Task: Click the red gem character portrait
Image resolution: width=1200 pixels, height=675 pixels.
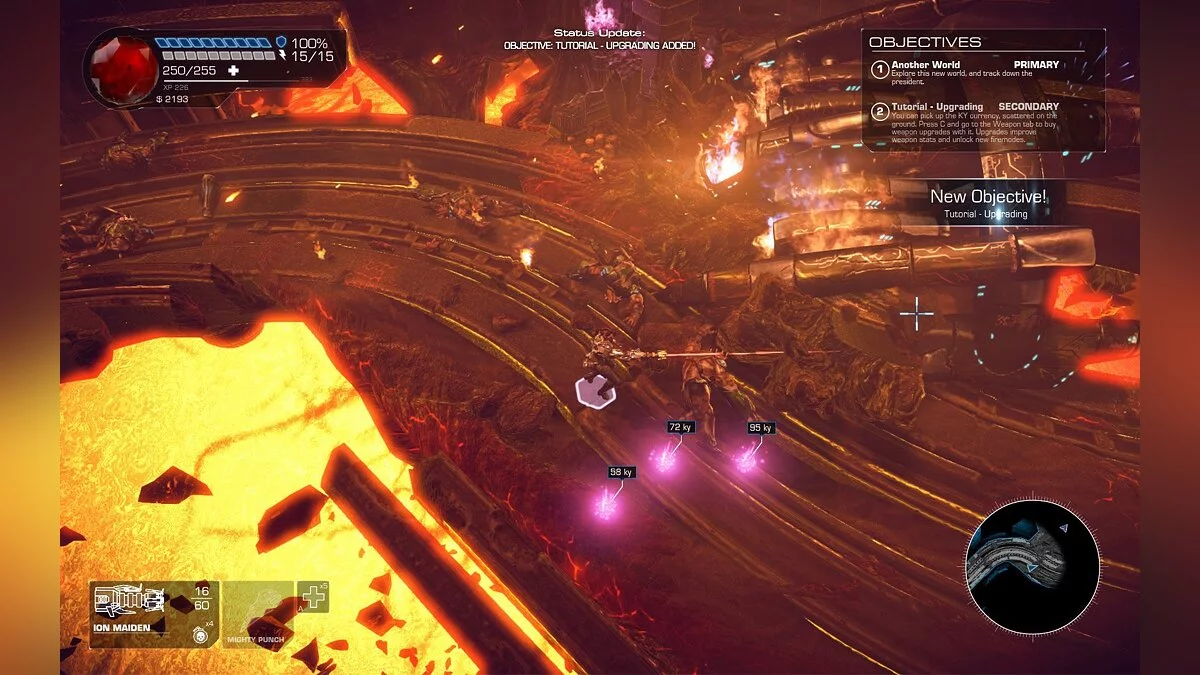Action: click(122, 68)
